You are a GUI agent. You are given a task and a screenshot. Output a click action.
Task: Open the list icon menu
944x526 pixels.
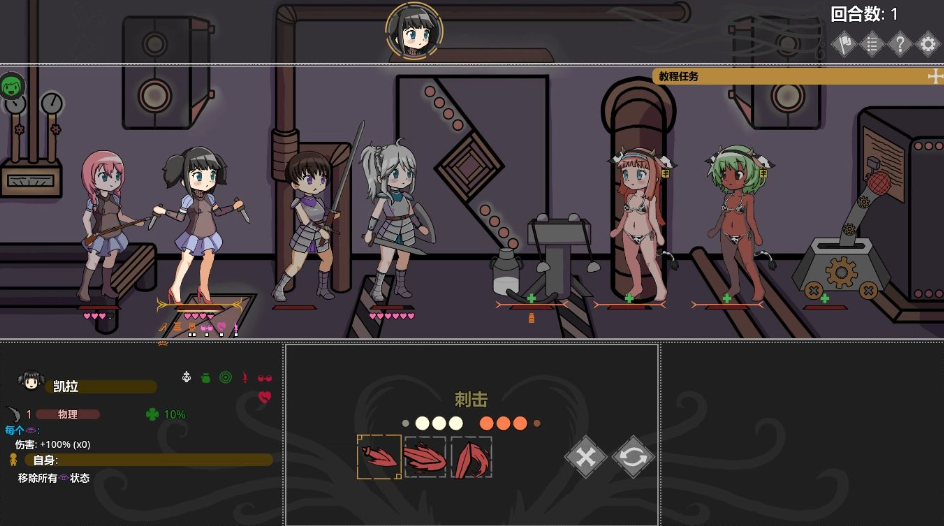click(x=872, y=44)
